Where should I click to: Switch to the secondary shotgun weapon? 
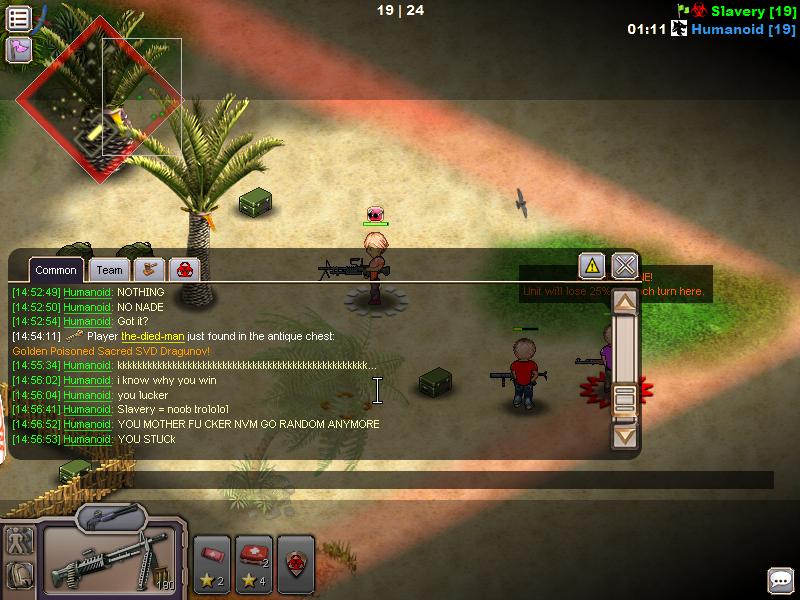click(111, 518)
